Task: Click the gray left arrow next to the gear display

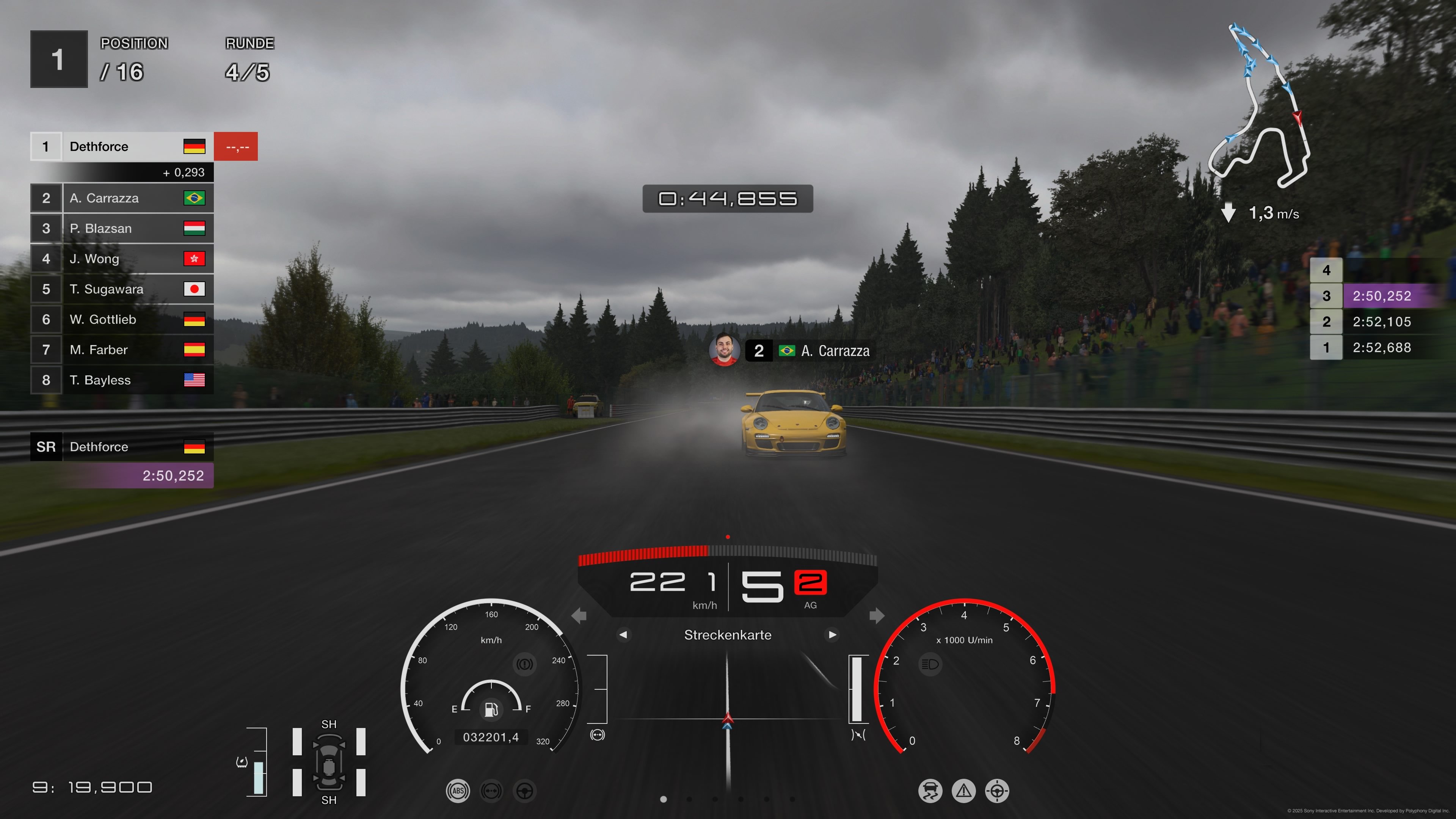Action: pos(579,615)
